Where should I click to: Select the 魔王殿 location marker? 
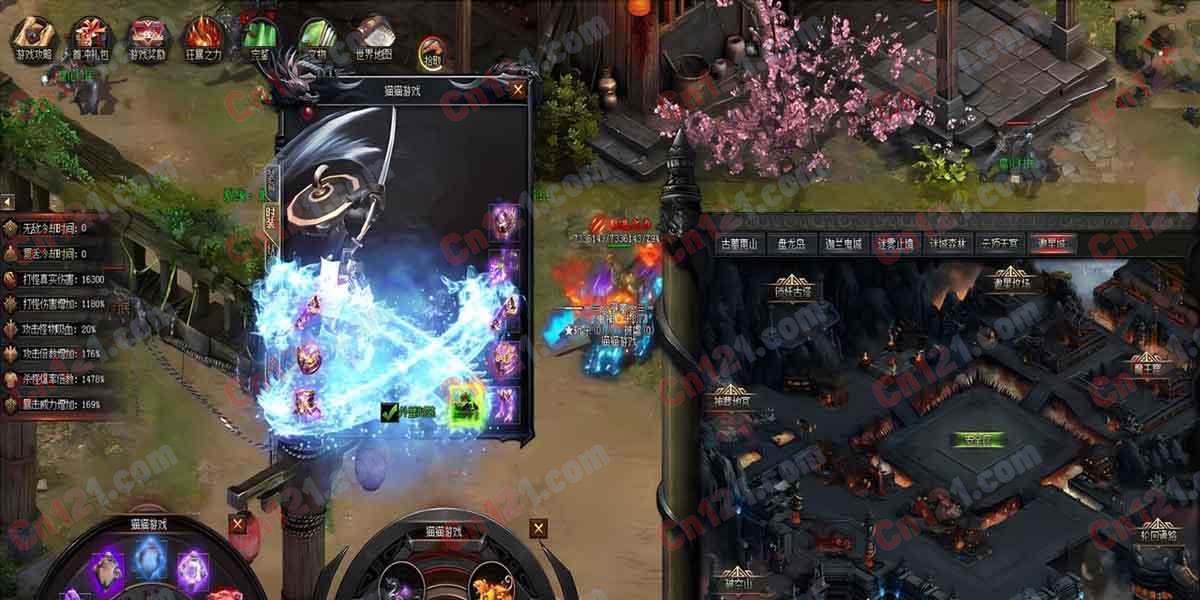point(1149,368)
